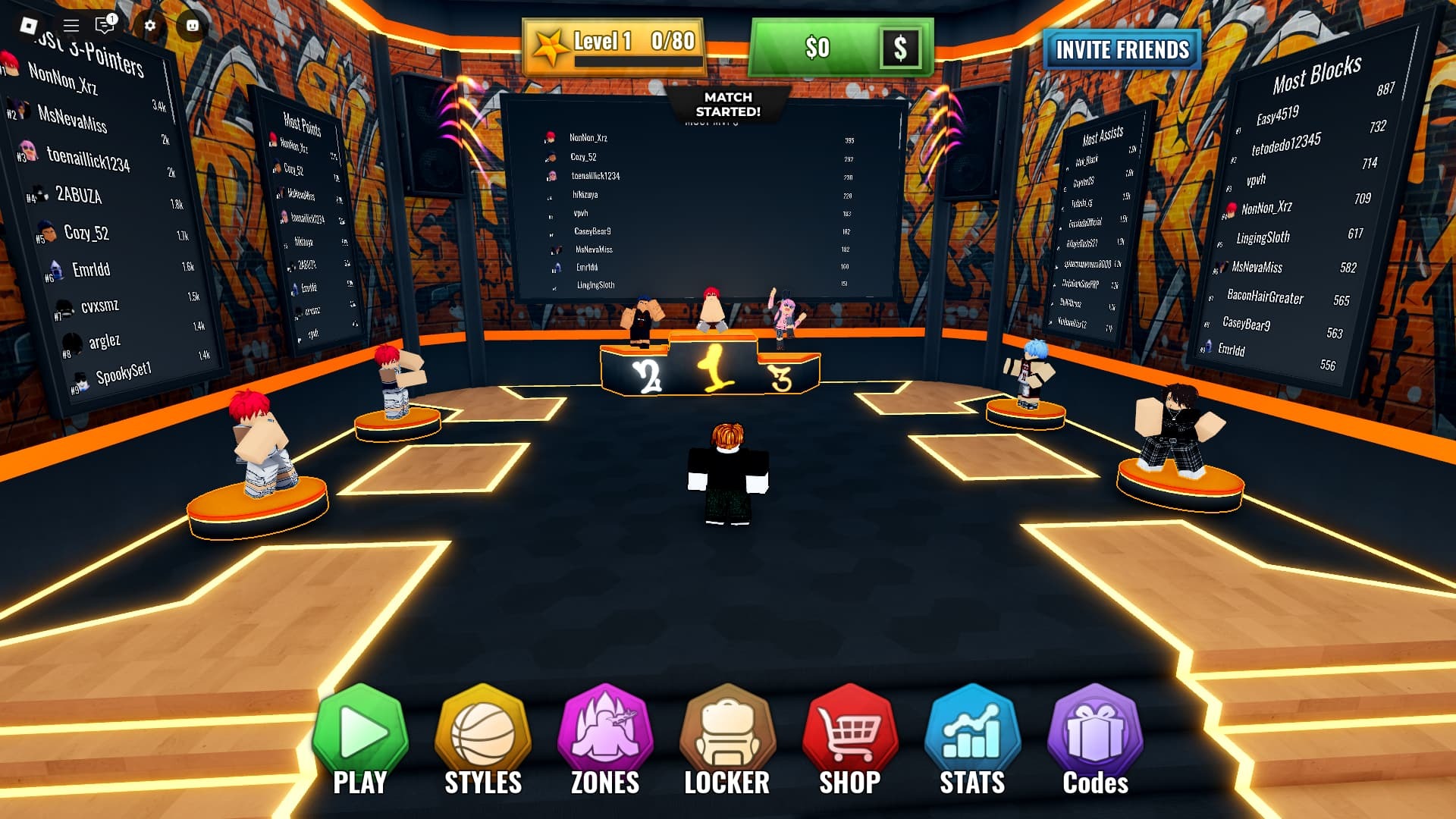
Task: Start a match with the PLAY button
Action: point(360,739)
